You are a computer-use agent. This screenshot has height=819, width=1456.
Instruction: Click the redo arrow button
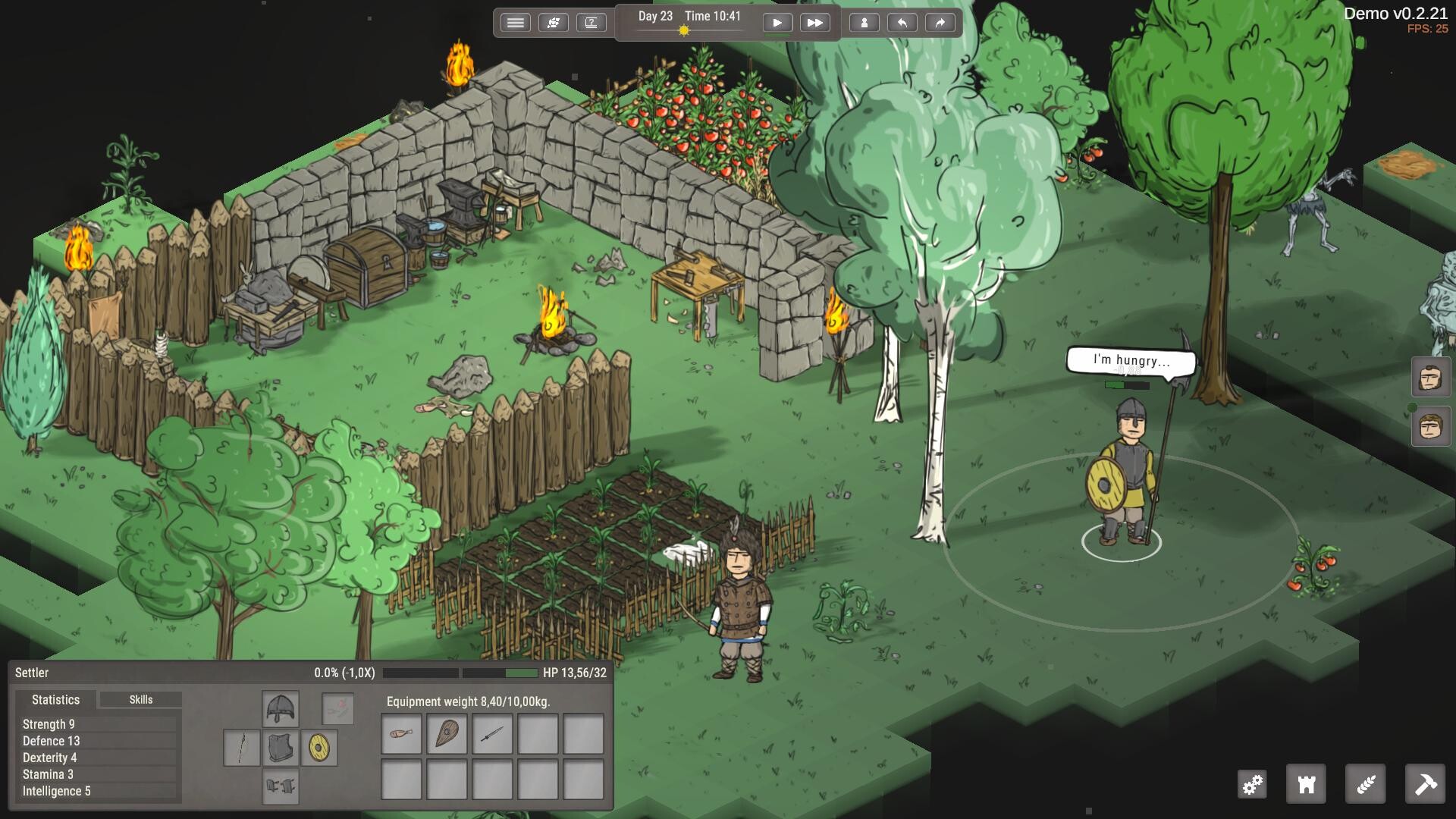[940, 23]
